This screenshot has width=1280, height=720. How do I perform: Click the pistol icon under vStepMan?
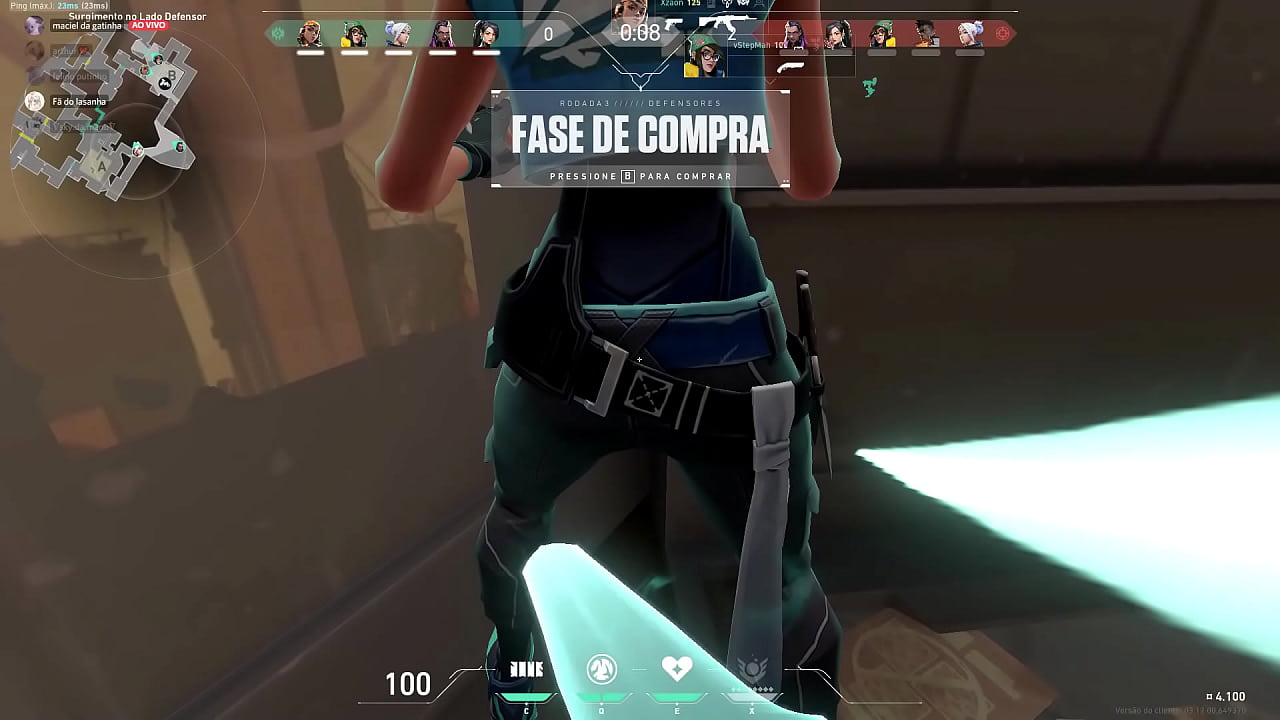coord(791,66)
